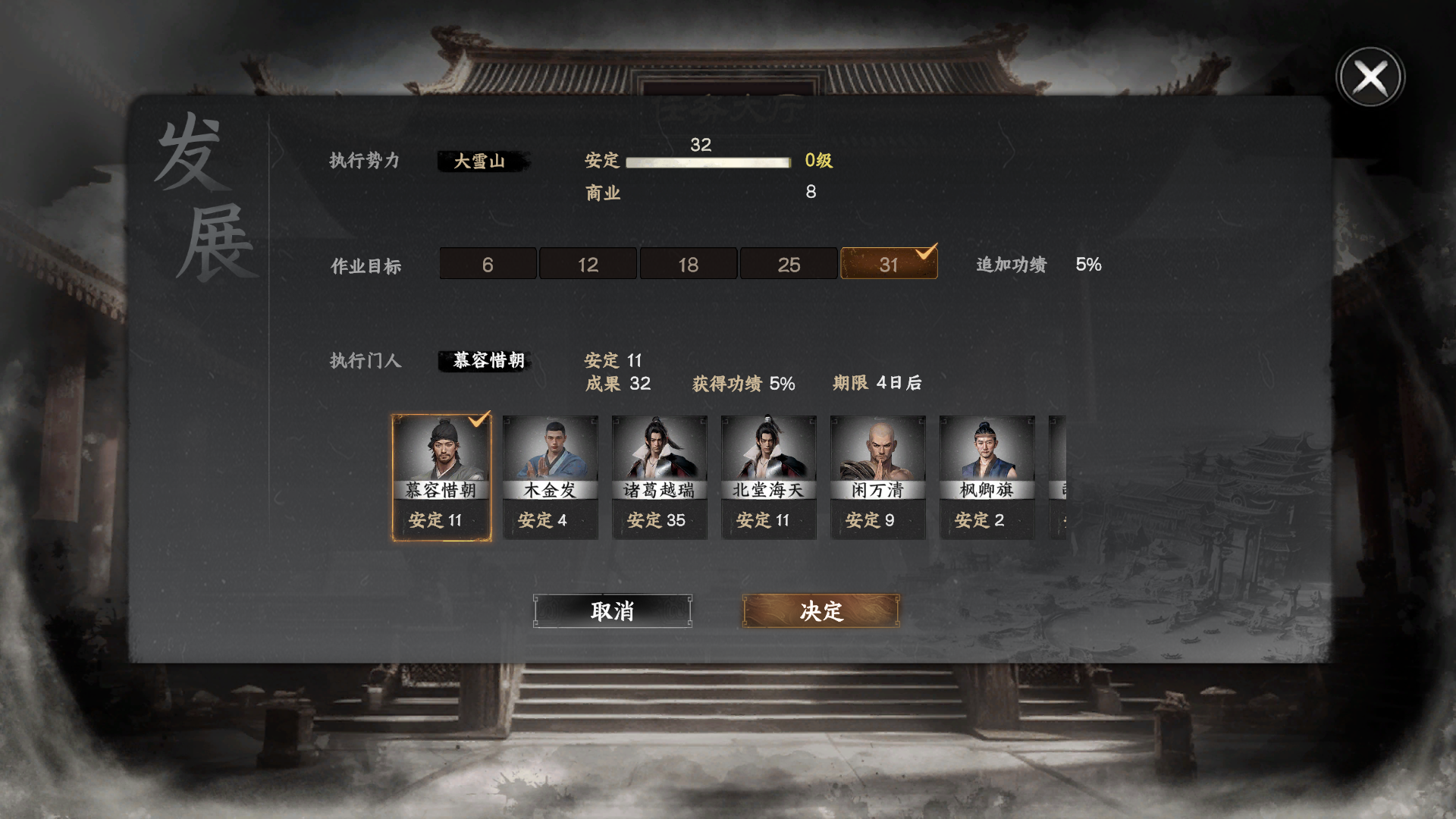Cancel the assignment via 取消

tap(613, 610)
